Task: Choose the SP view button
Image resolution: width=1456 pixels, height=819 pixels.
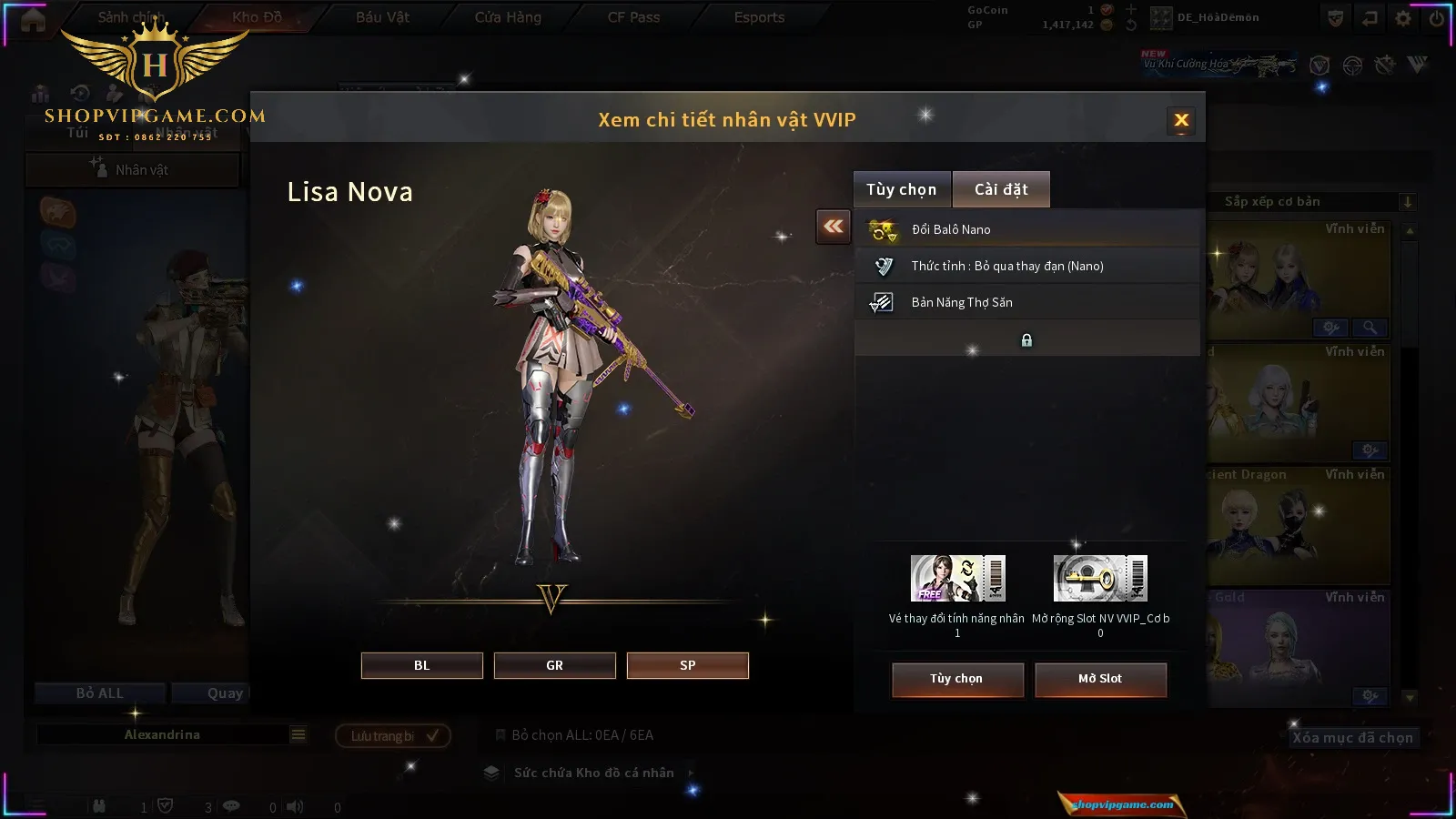Action: (x=687, y=665)
